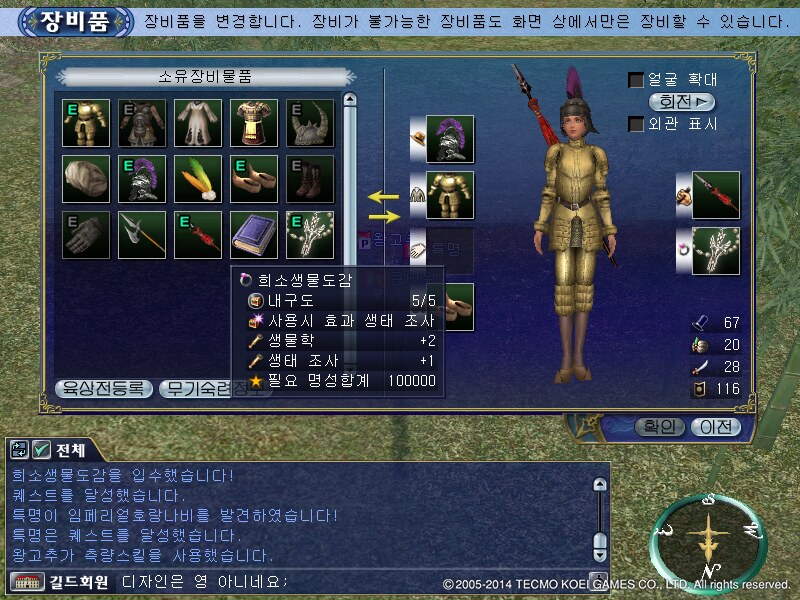Pick the brown leather boots item
This screenshot has width=800, height=600.
coord(310,179)
